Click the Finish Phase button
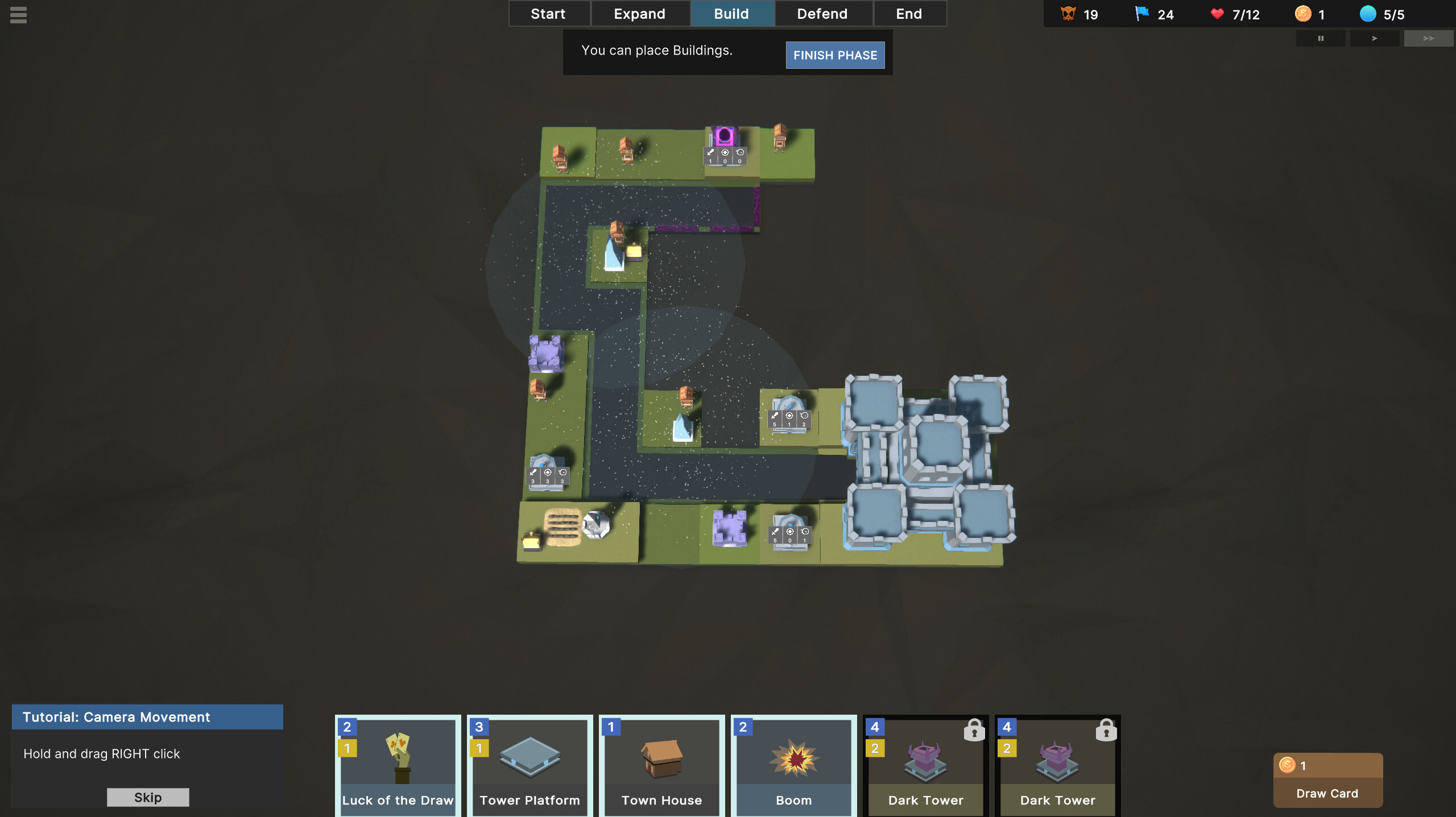The image size is (1456, 817). click(x=835, y=55)
